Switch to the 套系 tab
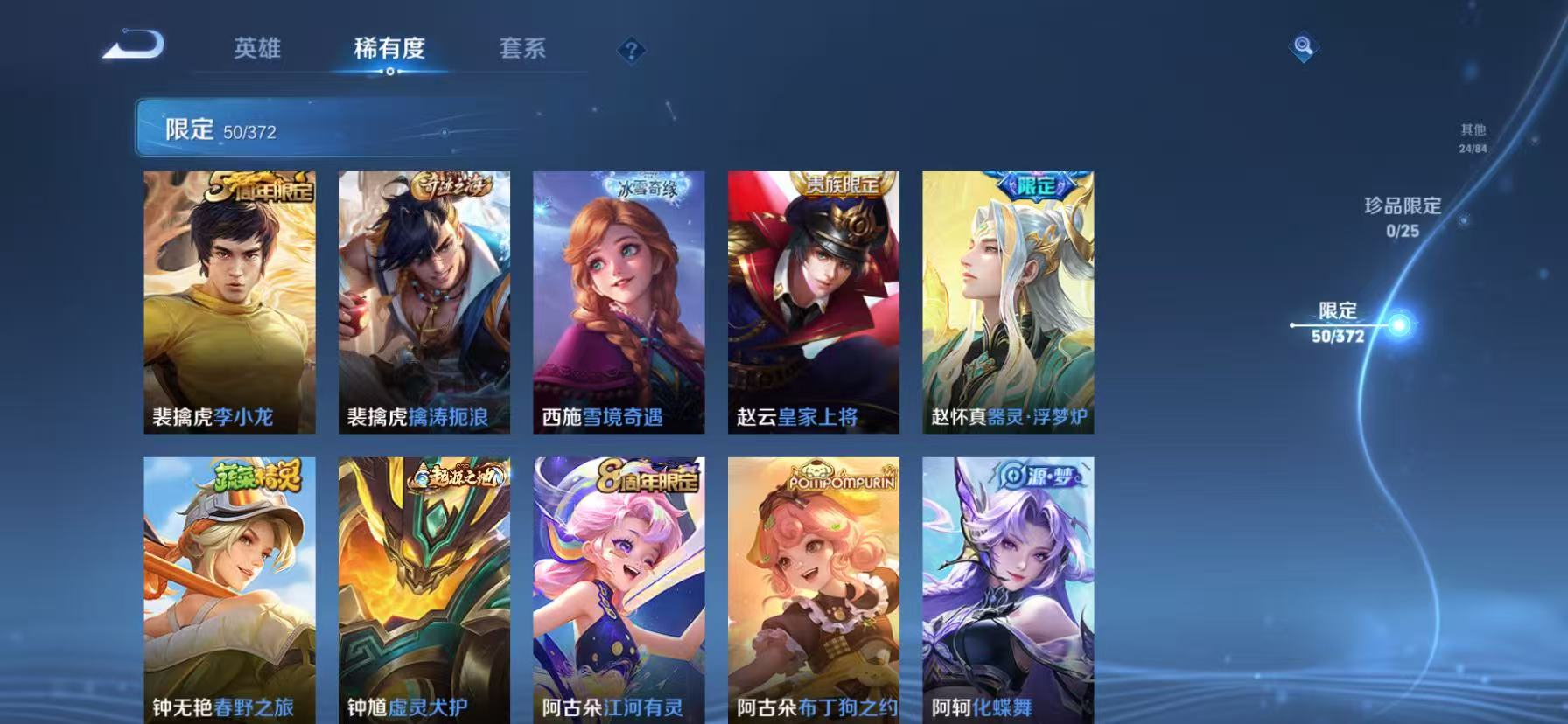Screen dimensions: 1568x724 522,50
